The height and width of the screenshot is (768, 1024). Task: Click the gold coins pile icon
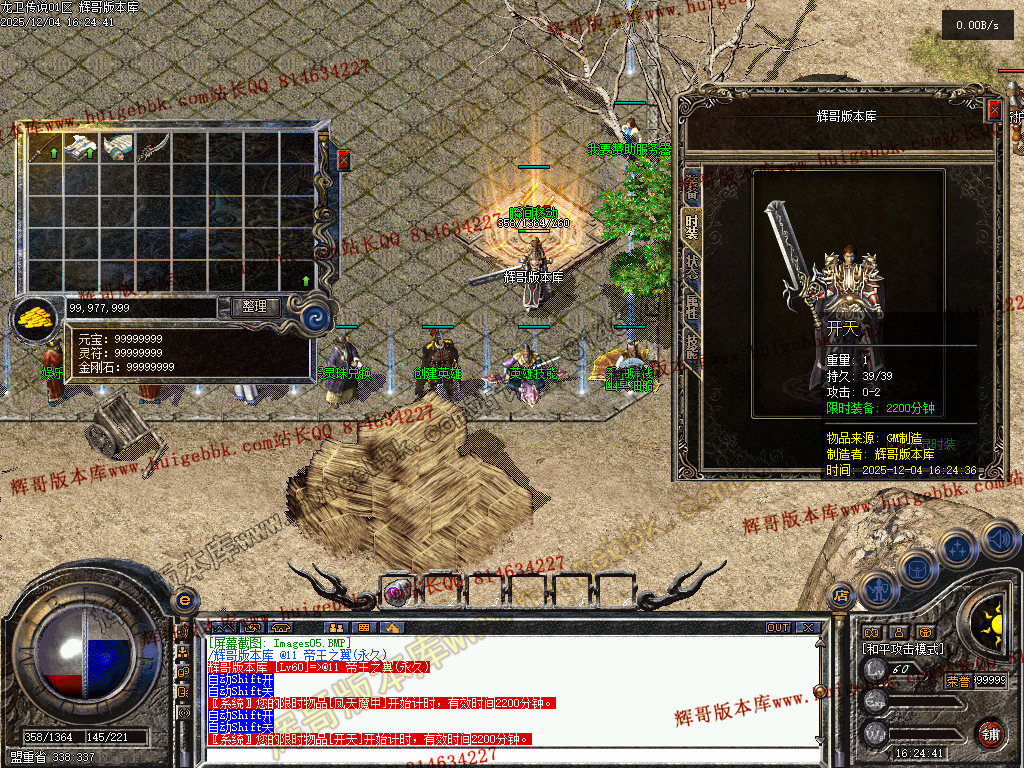click(35, 318)
